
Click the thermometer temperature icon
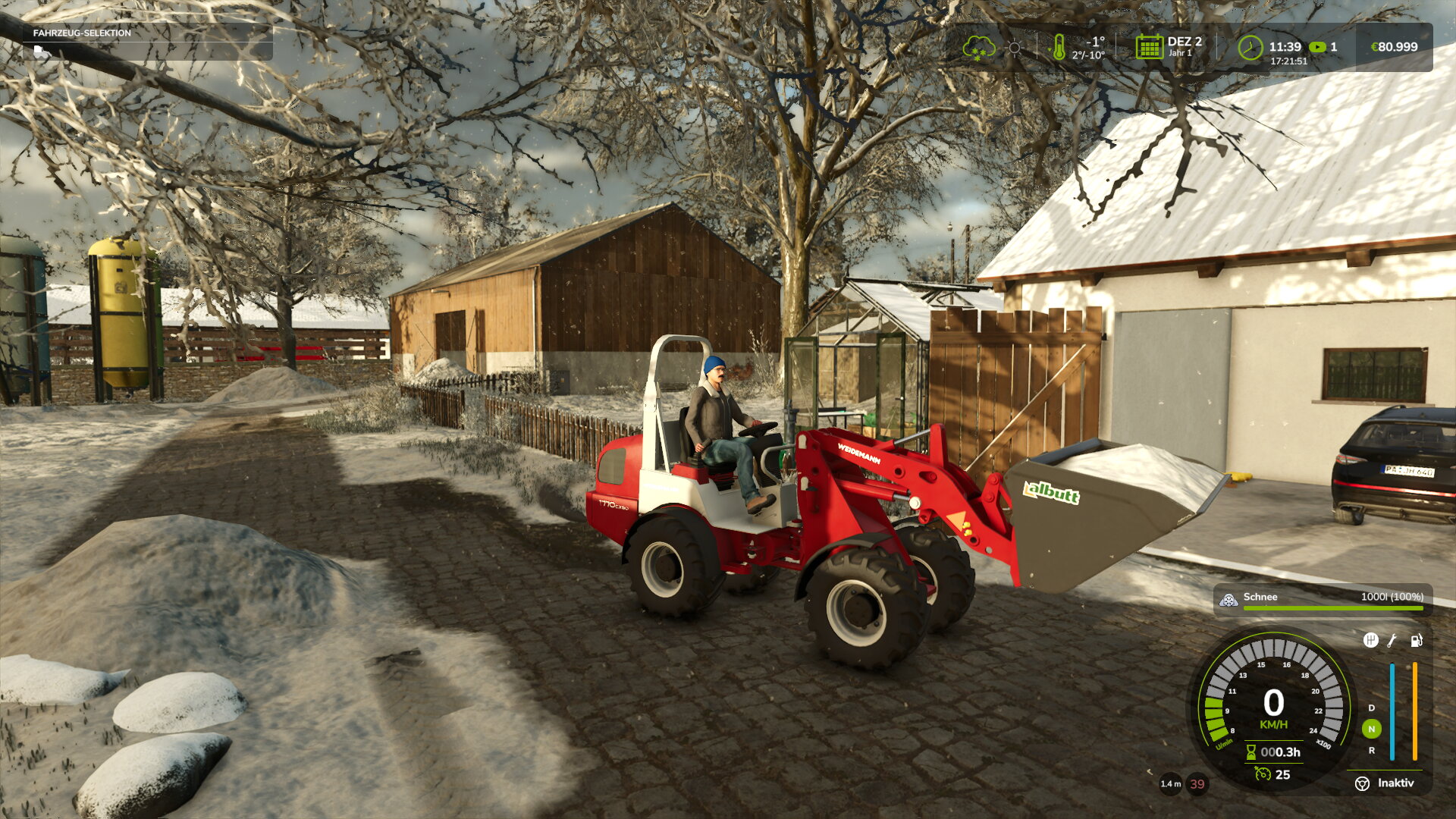1060,49
